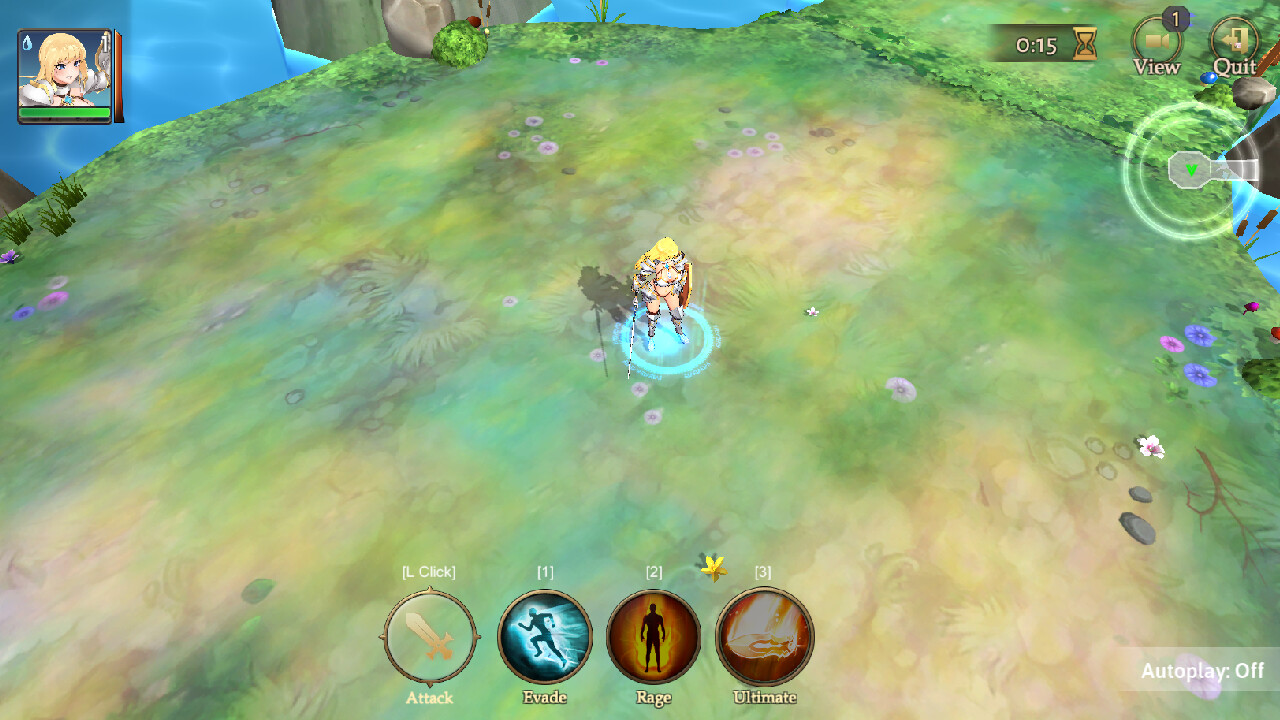Click the door icon inside the Quit button
The width and height of the screenshot is (1280, 720).
click(x=1235, y=42)
